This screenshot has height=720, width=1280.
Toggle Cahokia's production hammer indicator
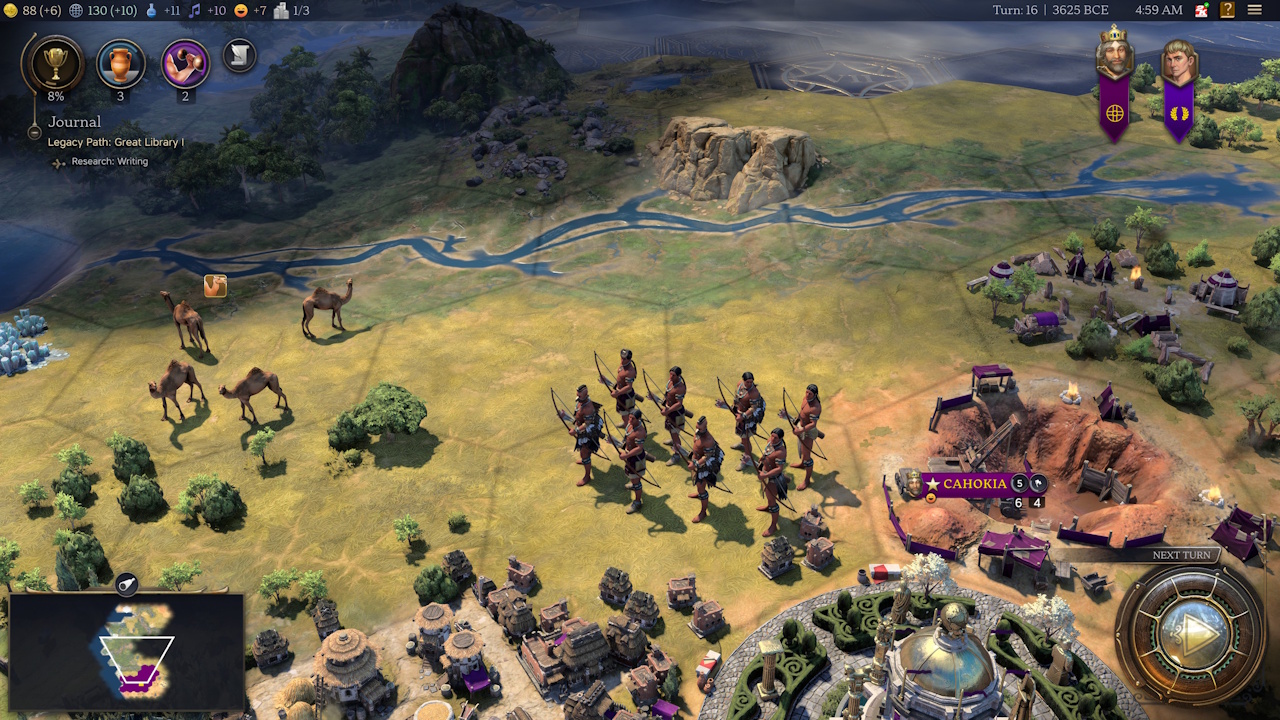1038,484
